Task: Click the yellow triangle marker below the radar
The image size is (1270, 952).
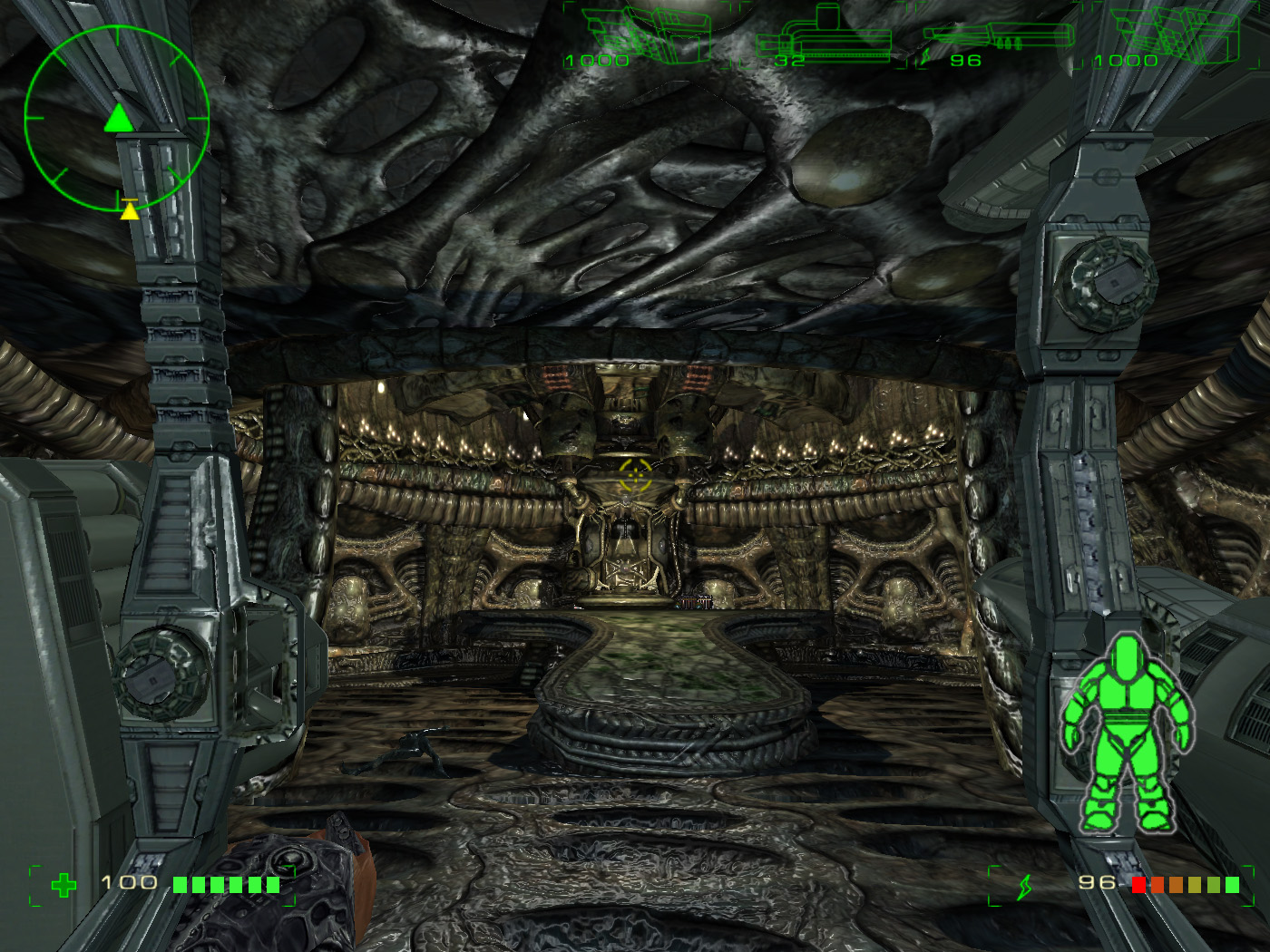Action: tap(131, 211)
